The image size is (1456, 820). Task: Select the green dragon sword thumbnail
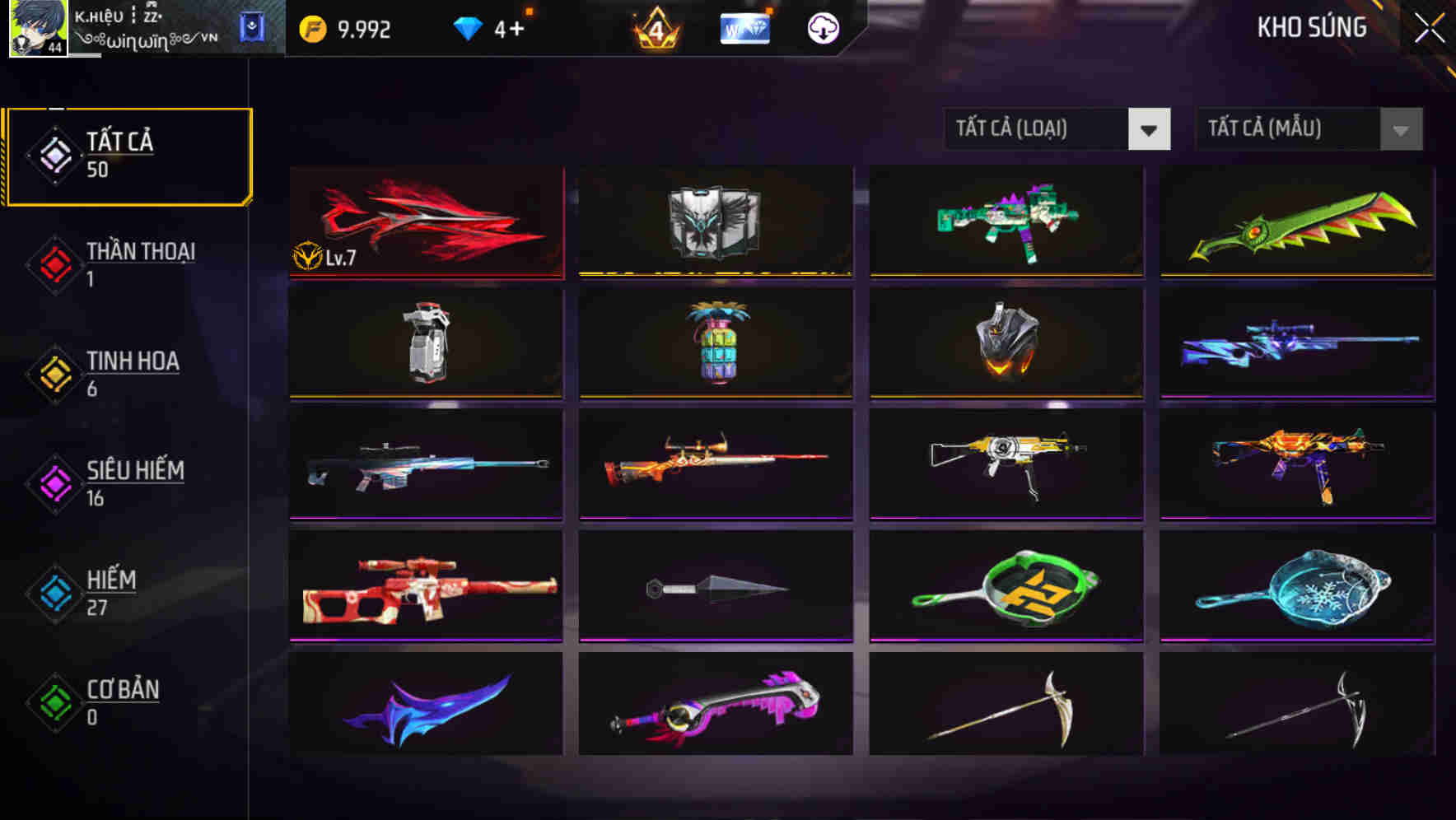[x=1297, y=222]
